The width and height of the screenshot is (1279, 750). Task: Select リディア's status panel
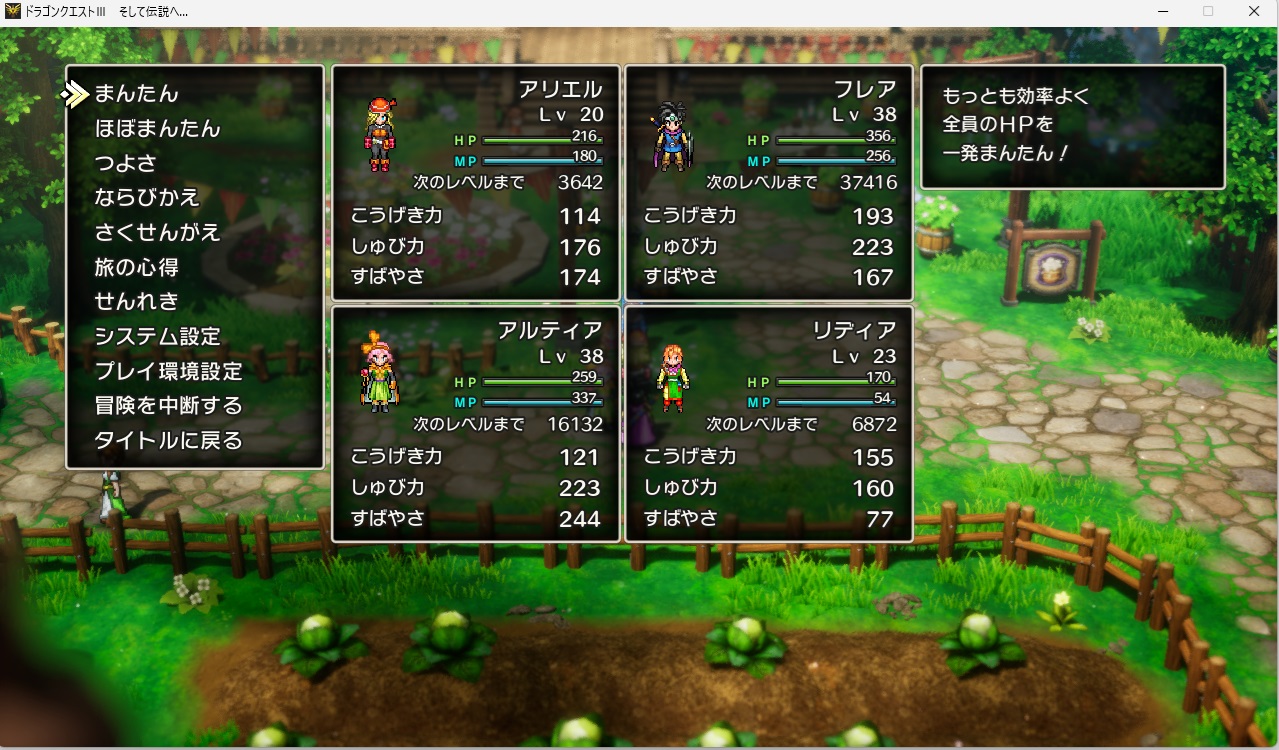[x=768, y=424]
